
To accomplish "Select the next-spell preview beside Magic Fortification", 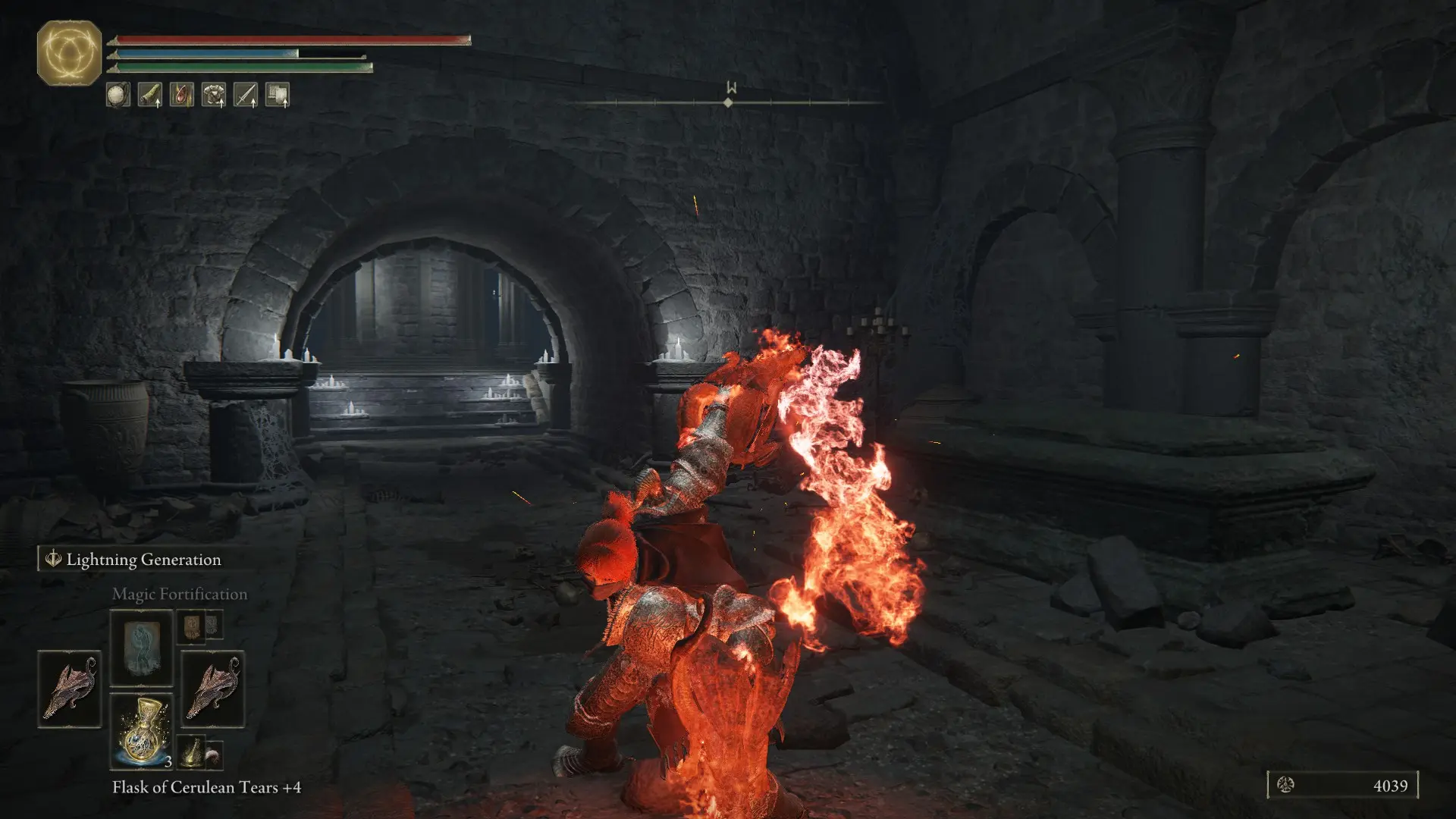I will (x=190, y=626).
